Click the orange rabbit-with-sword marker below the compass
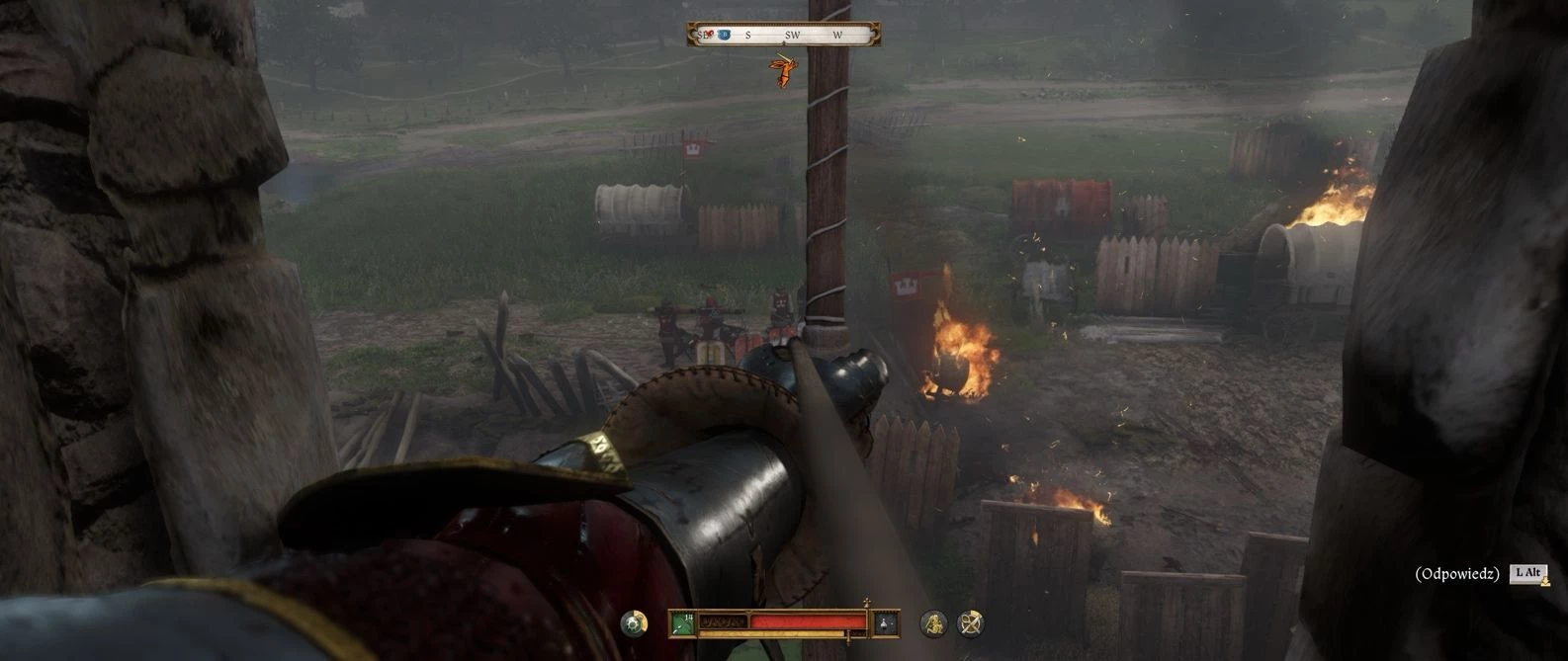The height and width of the screenshot is (661, 1568). 783,70
